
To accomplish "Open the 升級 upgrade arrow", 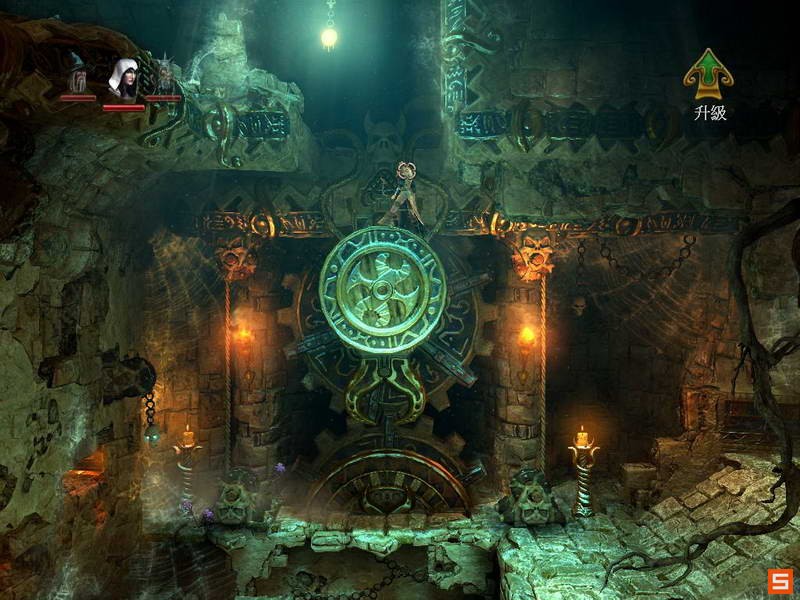I will coord(708,73).
